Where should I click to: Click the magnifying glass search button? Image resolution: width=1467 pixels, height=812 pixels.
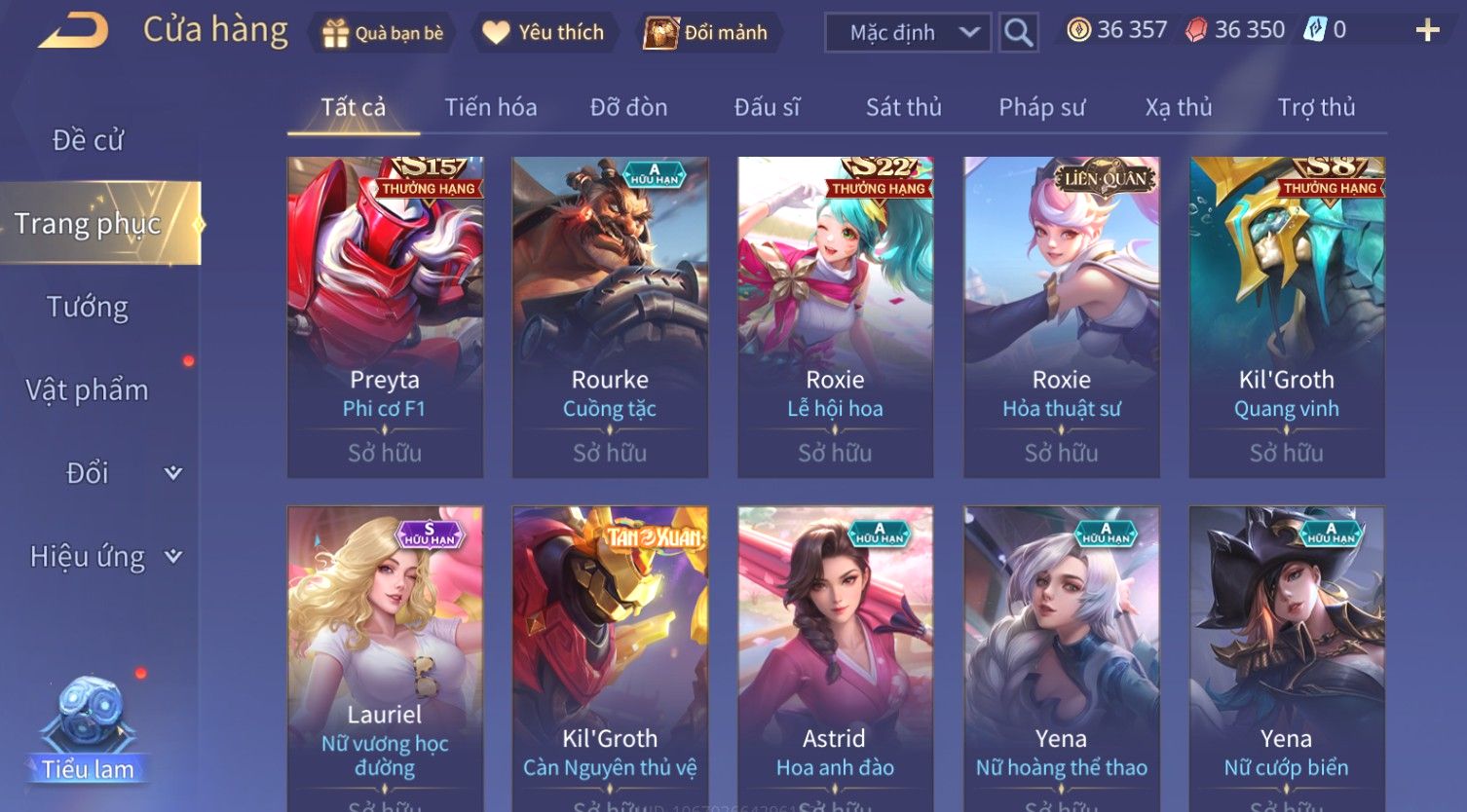click(1019, 33)
